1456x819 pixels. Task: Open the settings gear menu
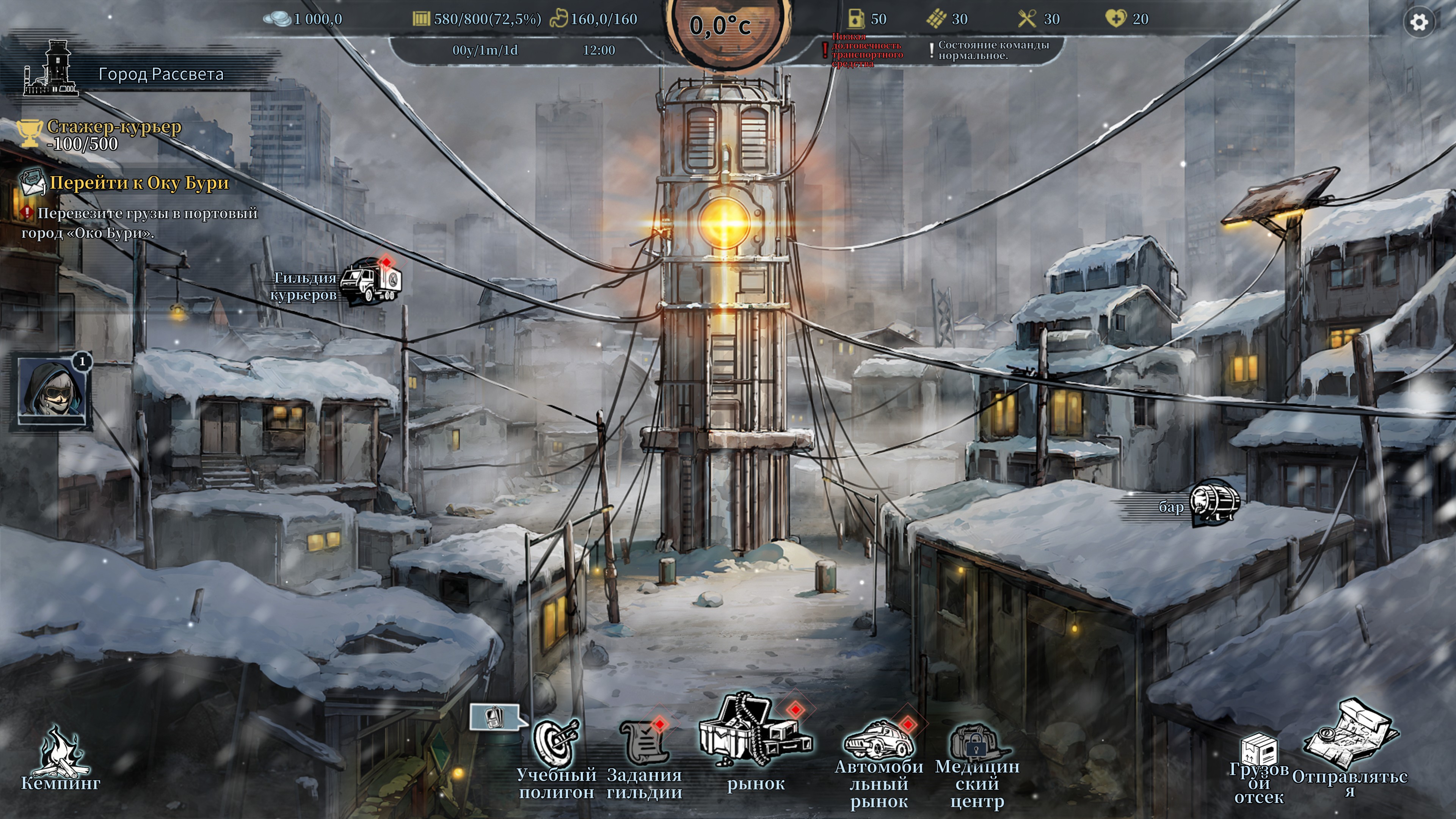pyautogui.click(x=1419, y=23)
